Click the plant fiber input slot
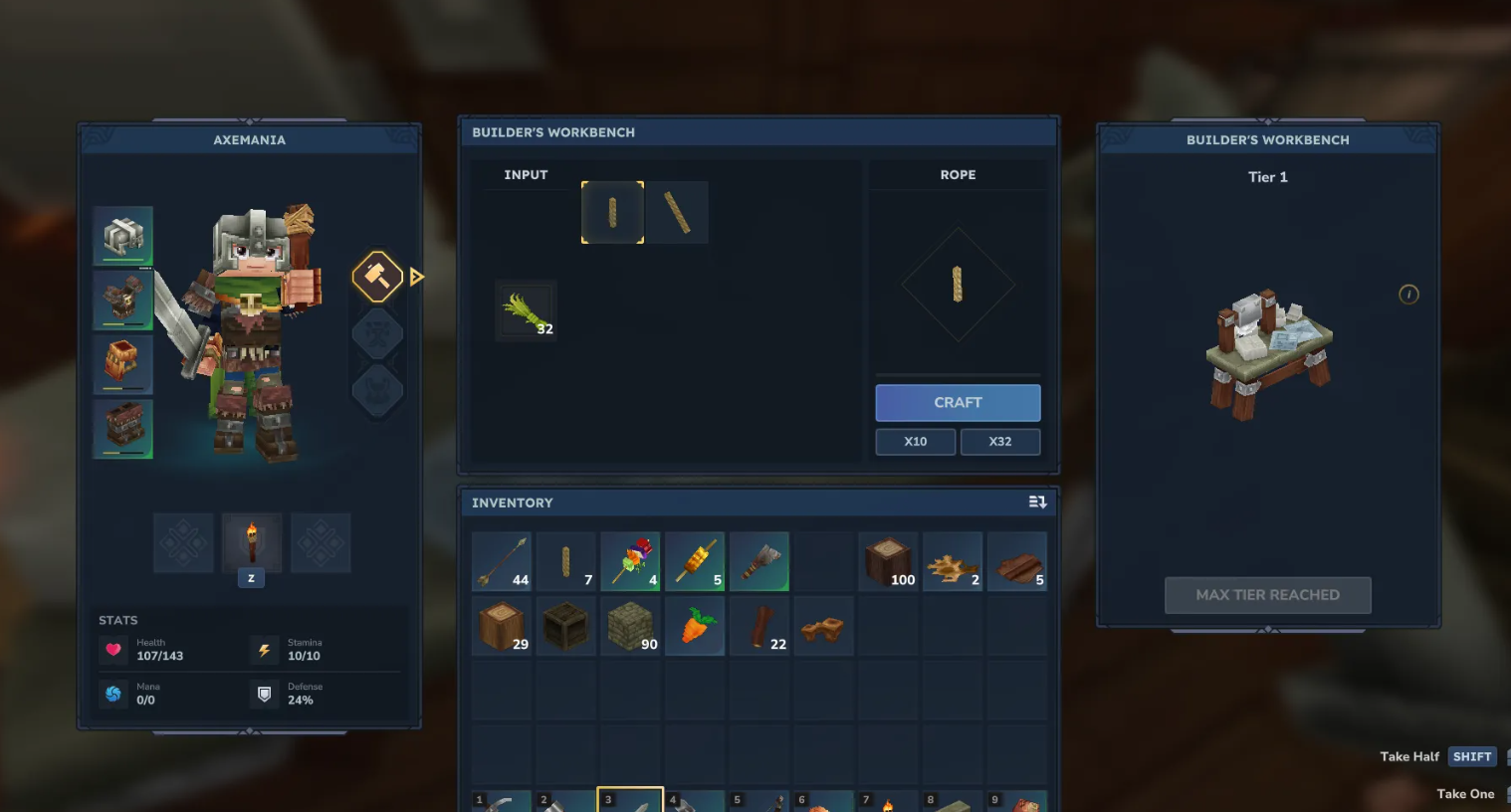Image resolution: width=1511 pixels, height=812 pixels. (526, 311)
